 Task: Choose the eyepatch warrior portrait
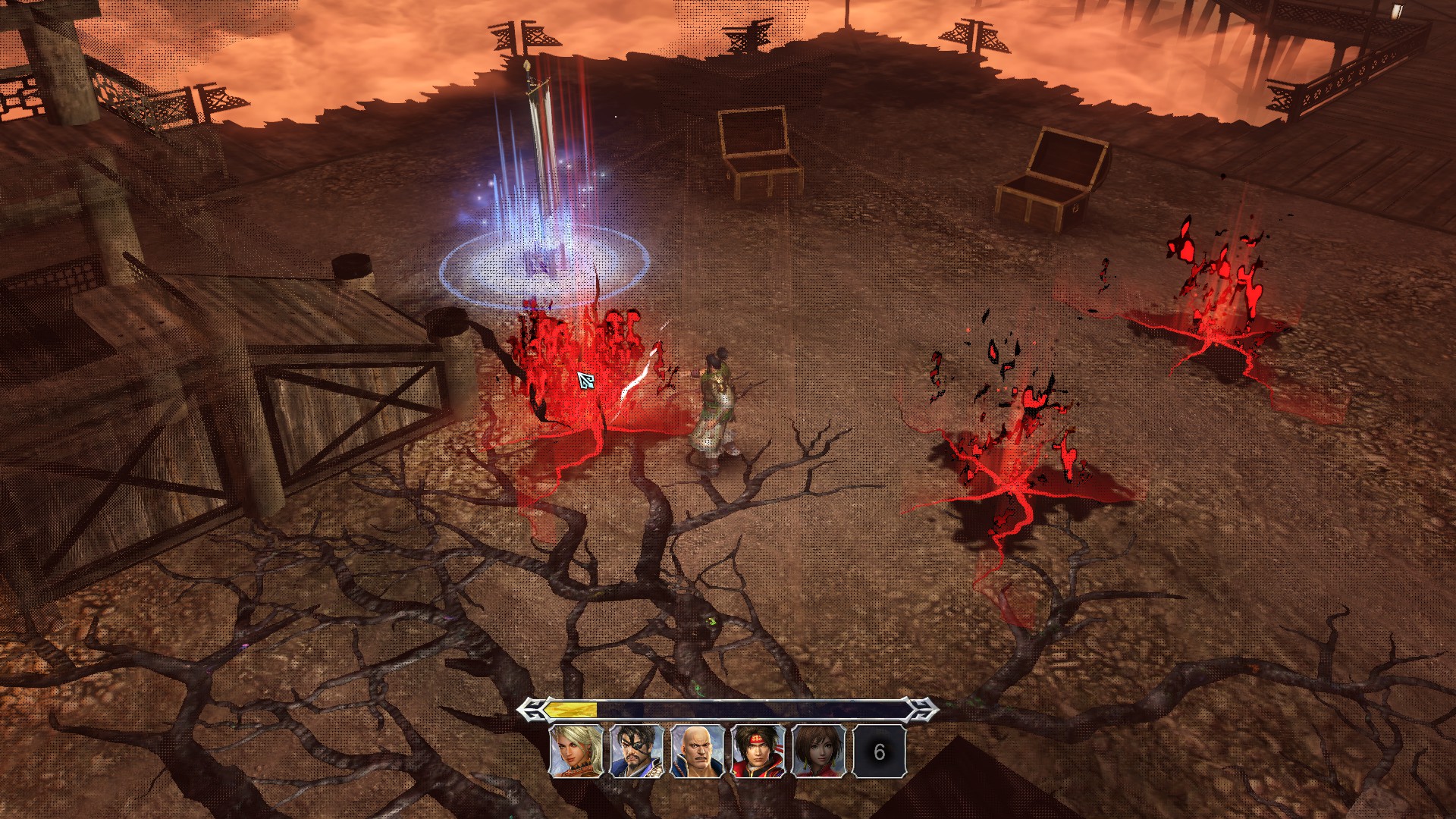pyautogui.click(x=637, y=752)
